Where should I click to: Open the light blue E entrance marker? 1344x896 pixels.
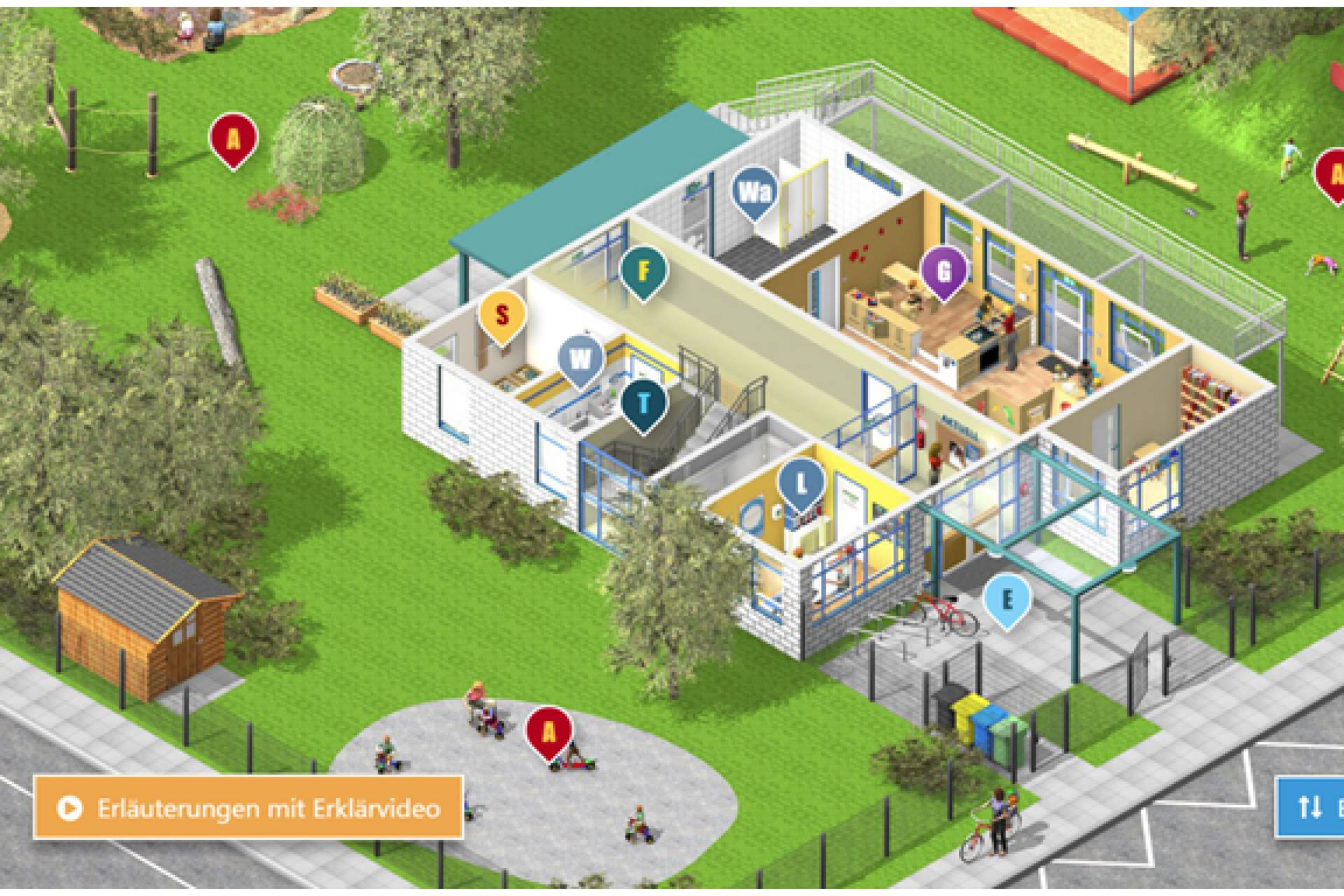[1007, 599]
